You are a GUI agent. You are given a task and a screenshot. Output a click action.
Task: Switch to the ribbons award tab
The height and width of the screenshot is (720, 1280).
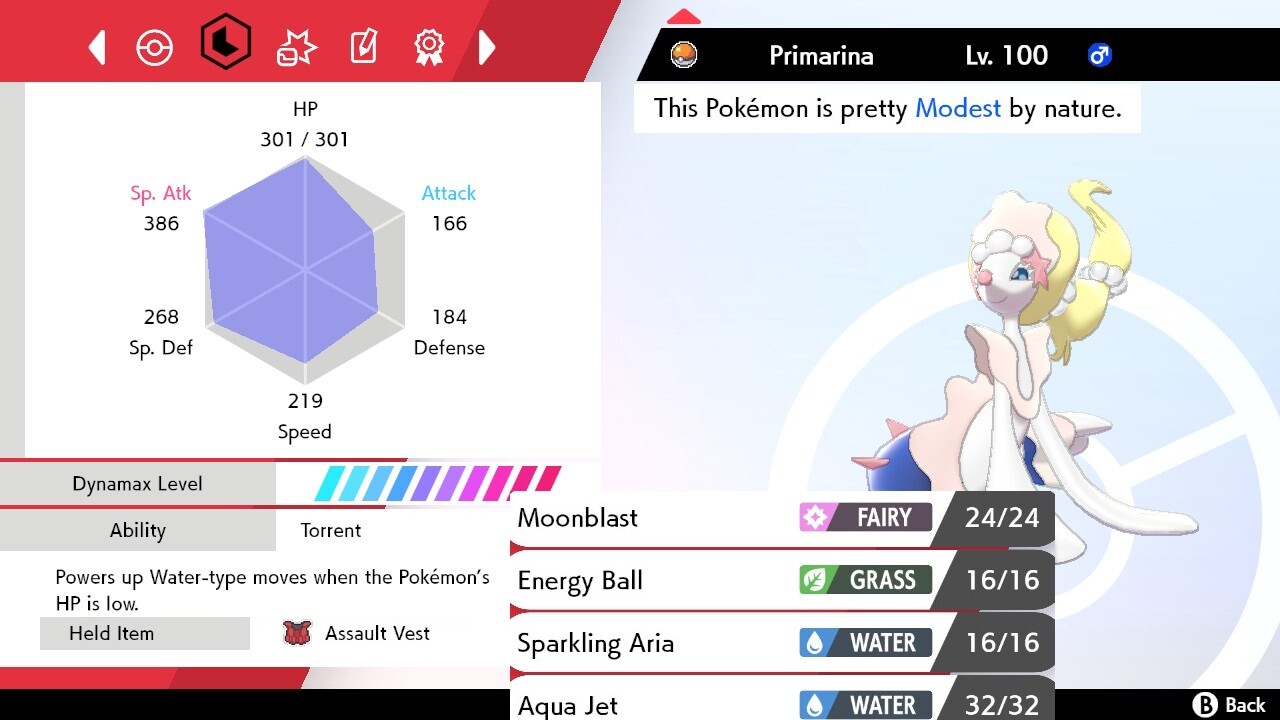point(428,46)
